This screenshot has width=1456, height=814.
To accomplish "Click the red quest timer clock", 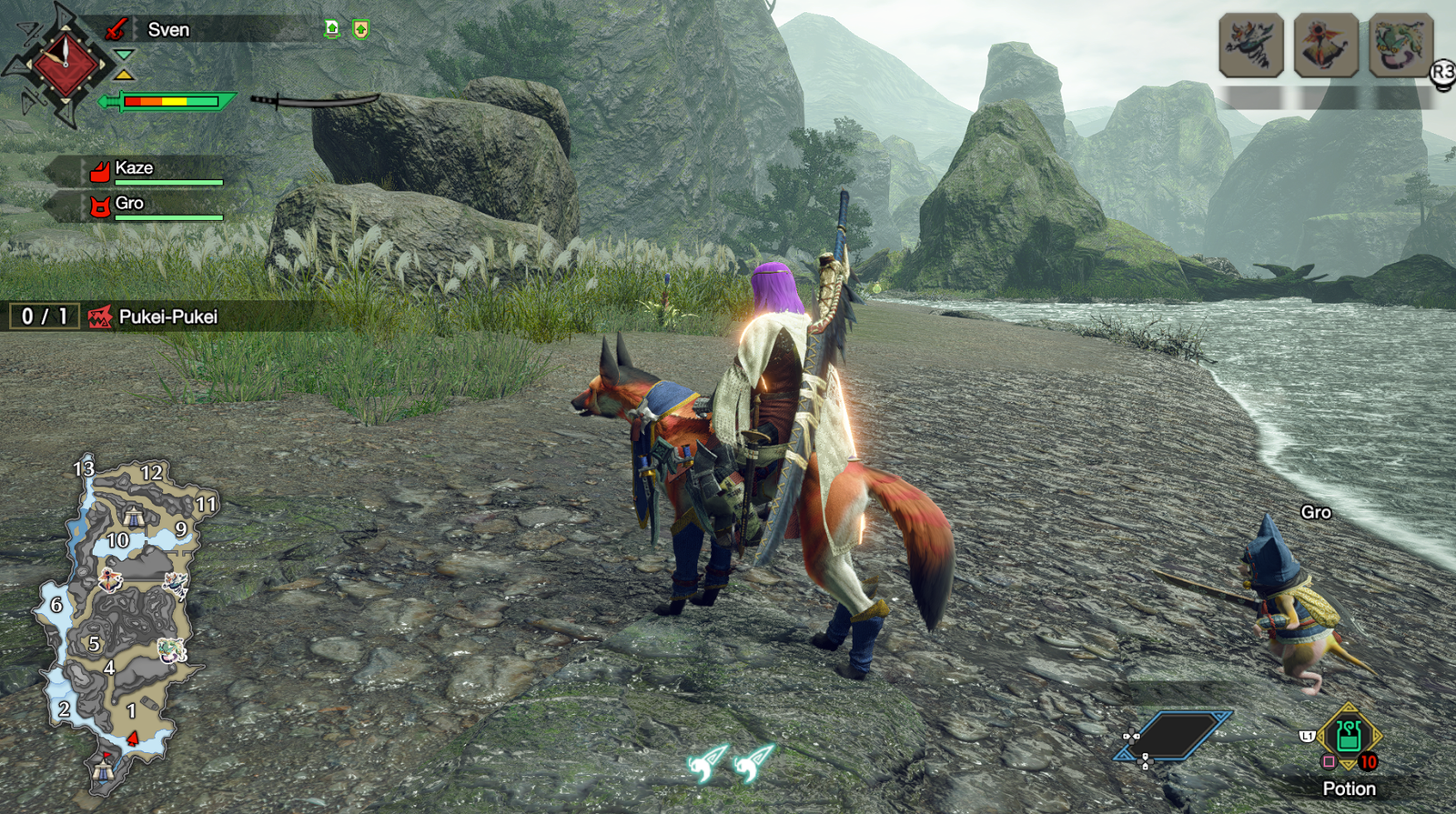I will click(x=65, y=64).
